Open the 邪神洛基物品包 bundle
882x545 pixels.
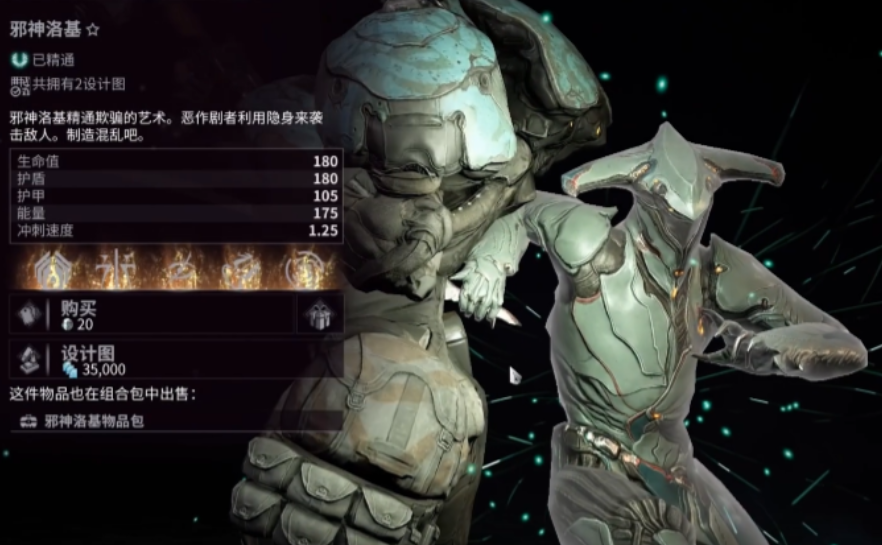pos(95,421)
